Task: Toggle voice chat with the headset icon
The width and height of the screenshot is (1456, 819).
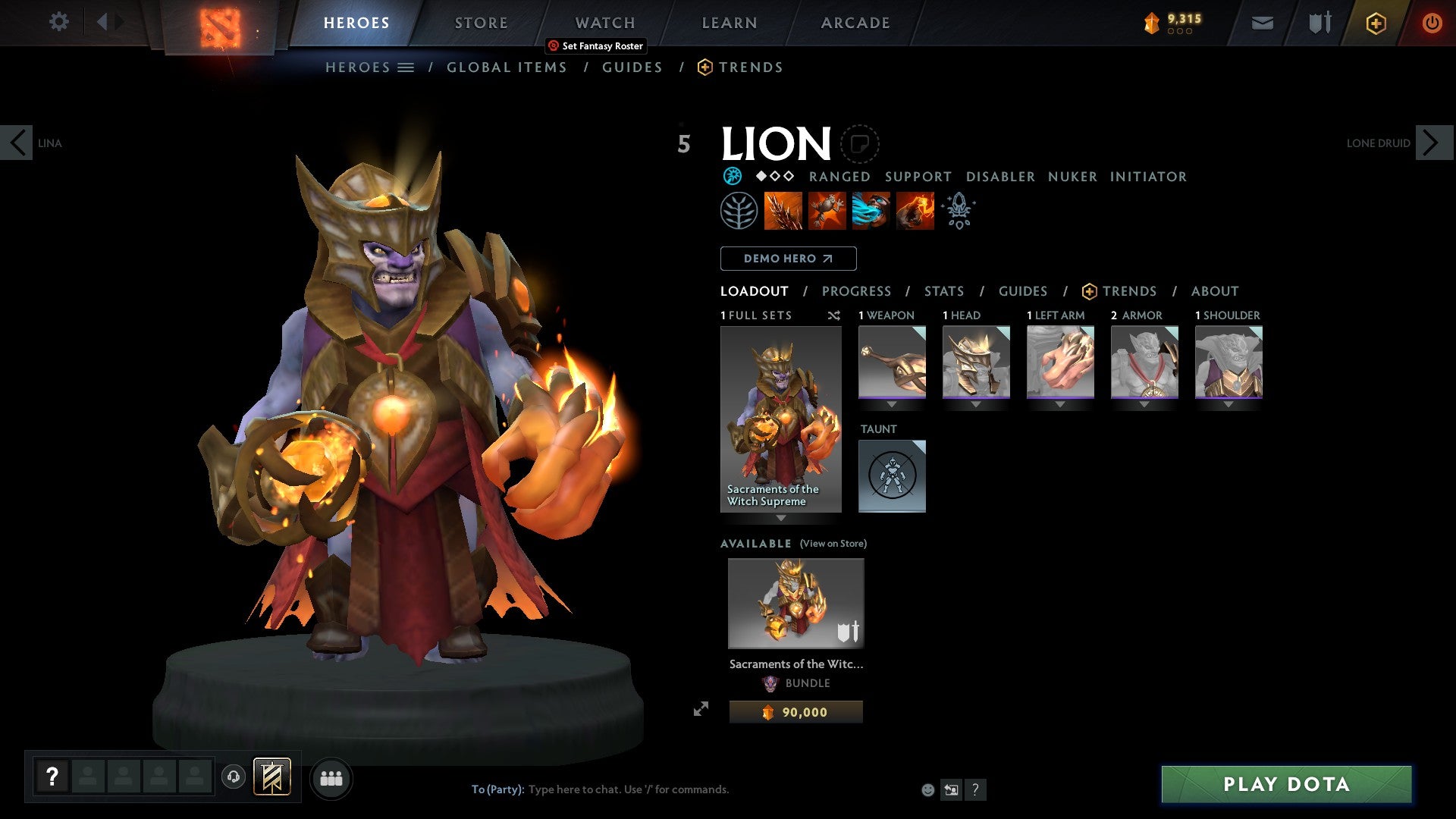Action: (234, 778)
